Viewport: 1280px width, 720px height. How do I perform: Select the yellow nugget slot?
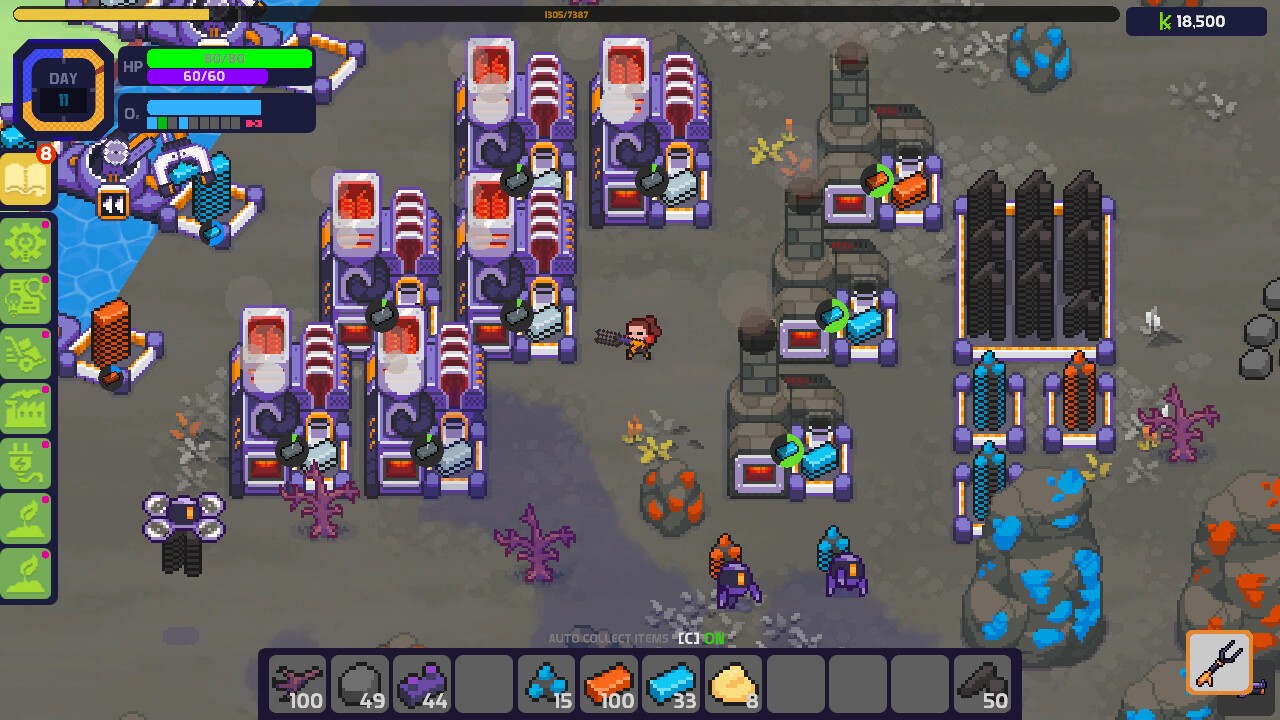tap(732, 685)
